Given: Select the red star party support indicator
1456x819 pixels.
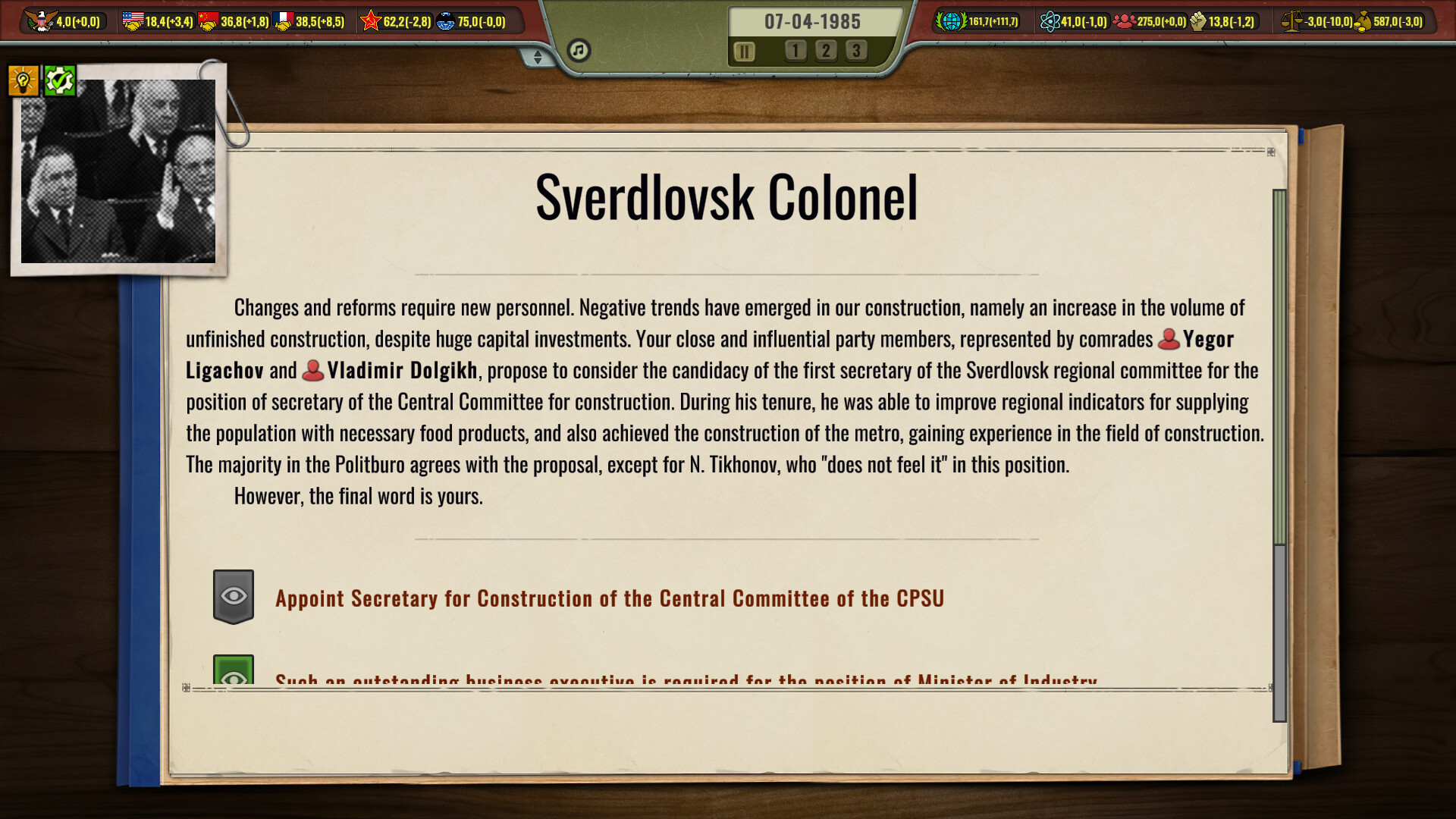Looking at the screenshot, I should click(372, 21).
